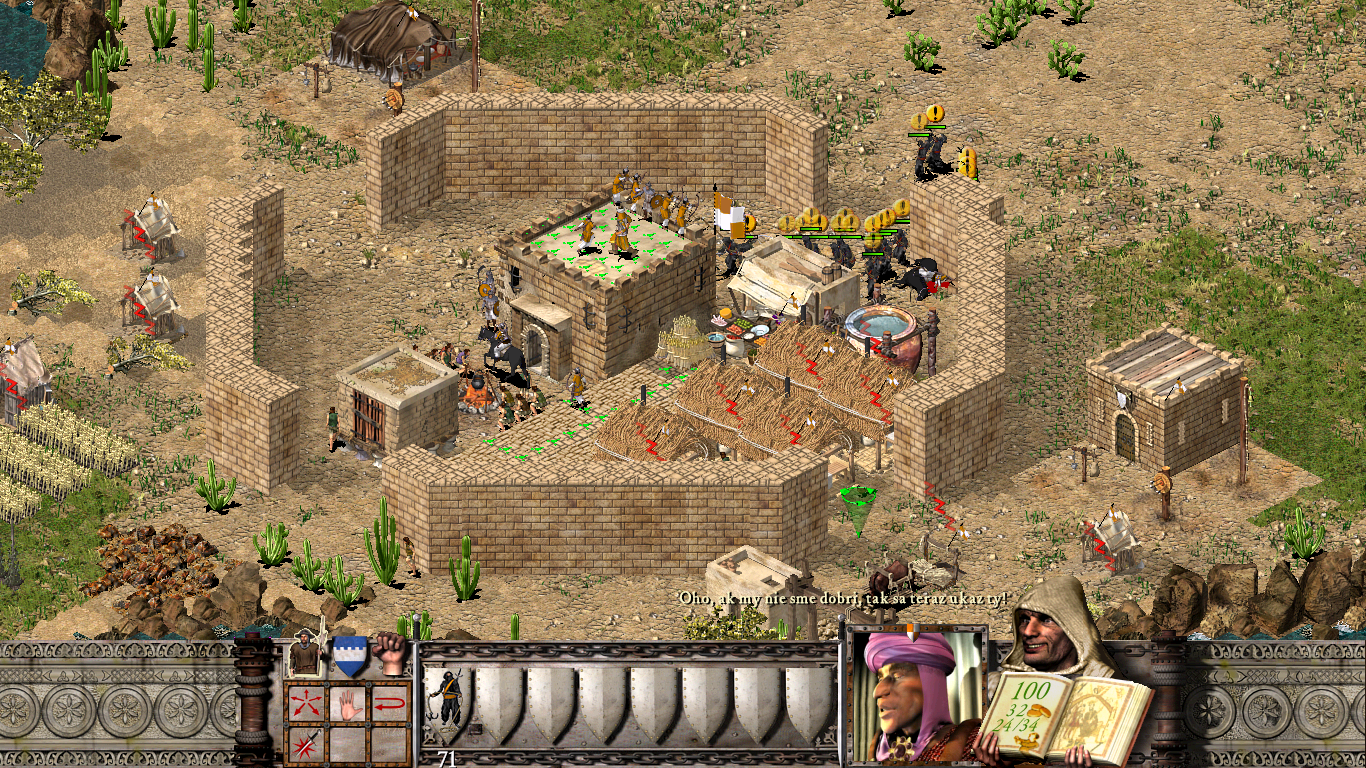Click the raised fist disband icon
The width and height of the screenshot is (1366, 768).
pos(392,654)
